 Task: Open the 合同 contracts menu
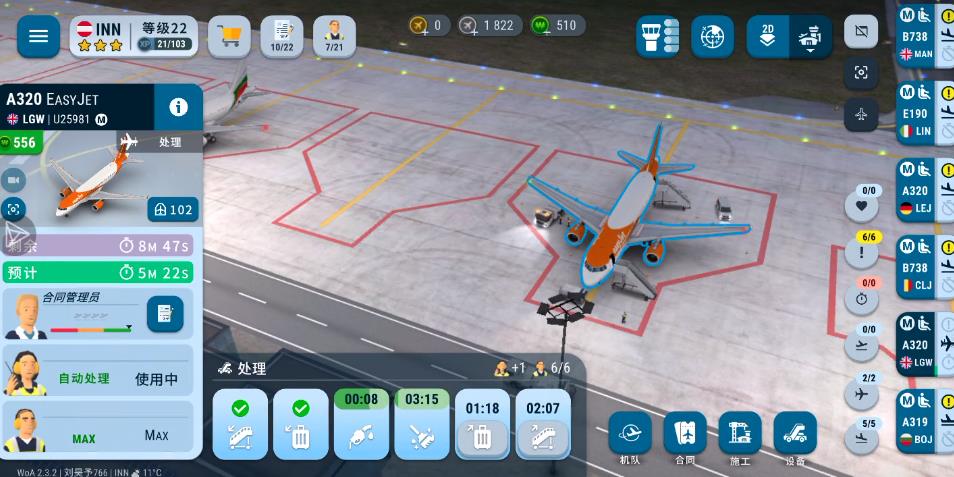(685, 436)
